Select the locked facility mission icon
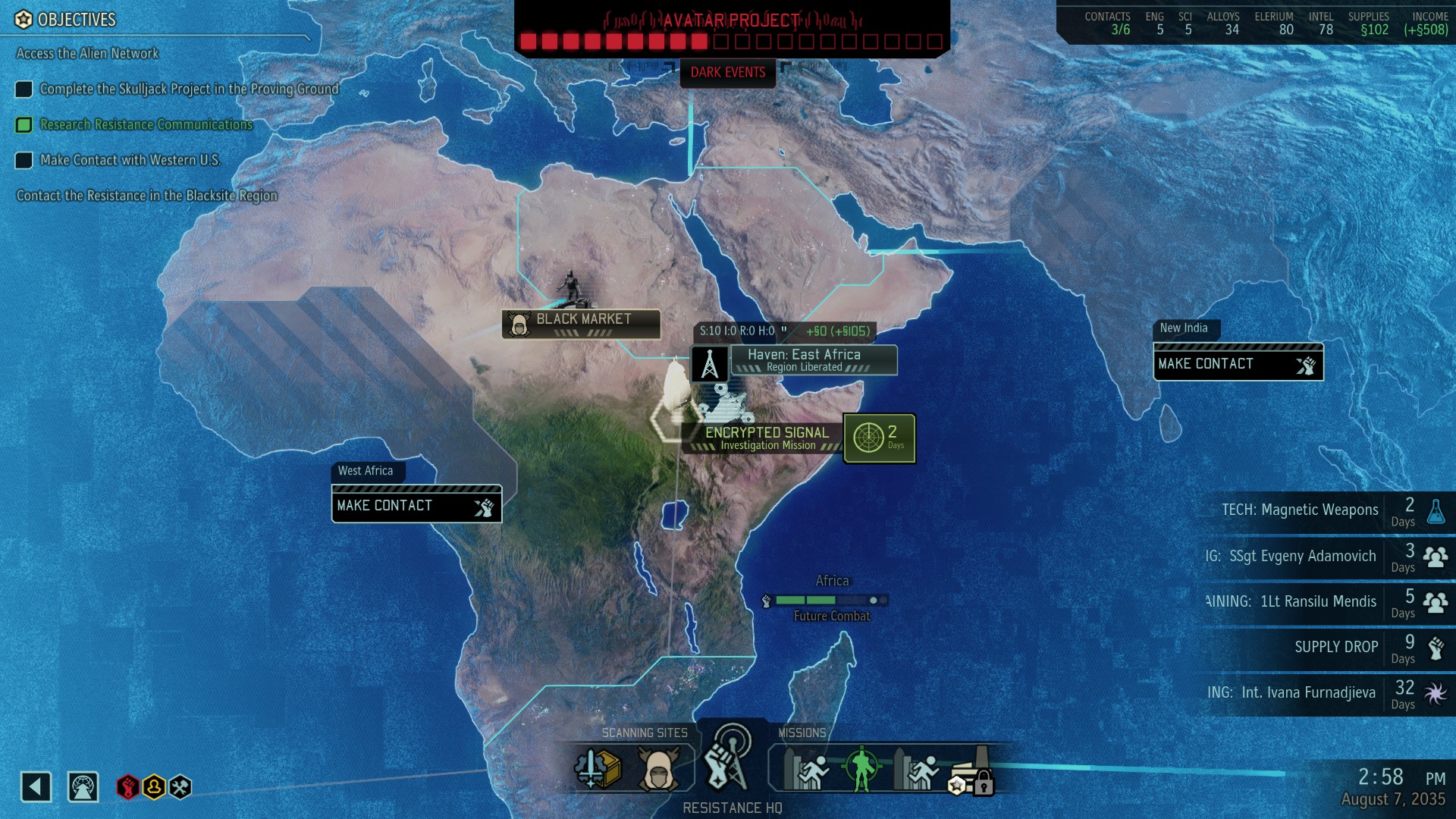Screen dimensions: 1456x819 tap(974, 770)
